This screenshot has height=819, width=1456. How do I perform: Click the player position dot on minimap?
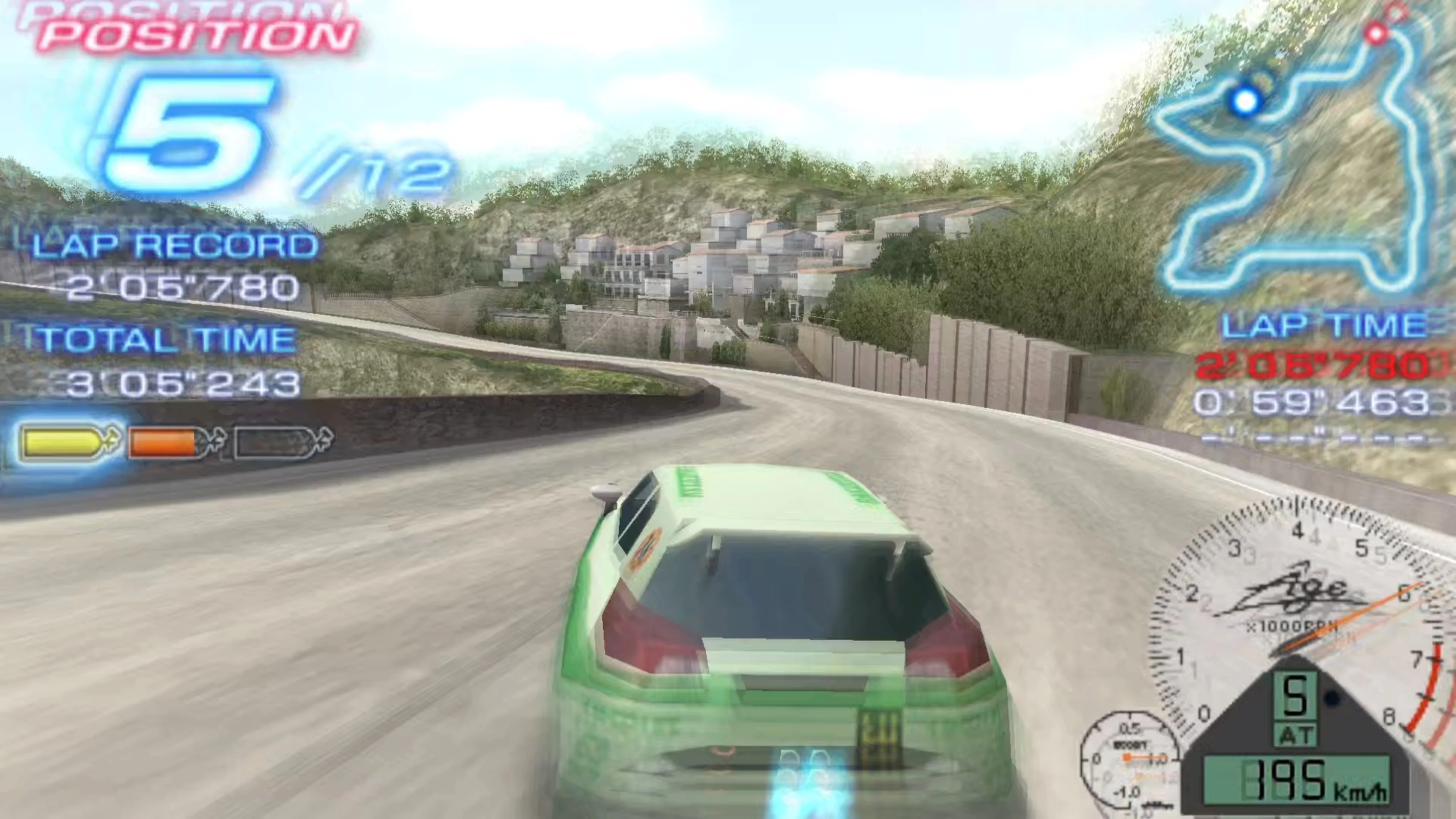click(1246, 100)
